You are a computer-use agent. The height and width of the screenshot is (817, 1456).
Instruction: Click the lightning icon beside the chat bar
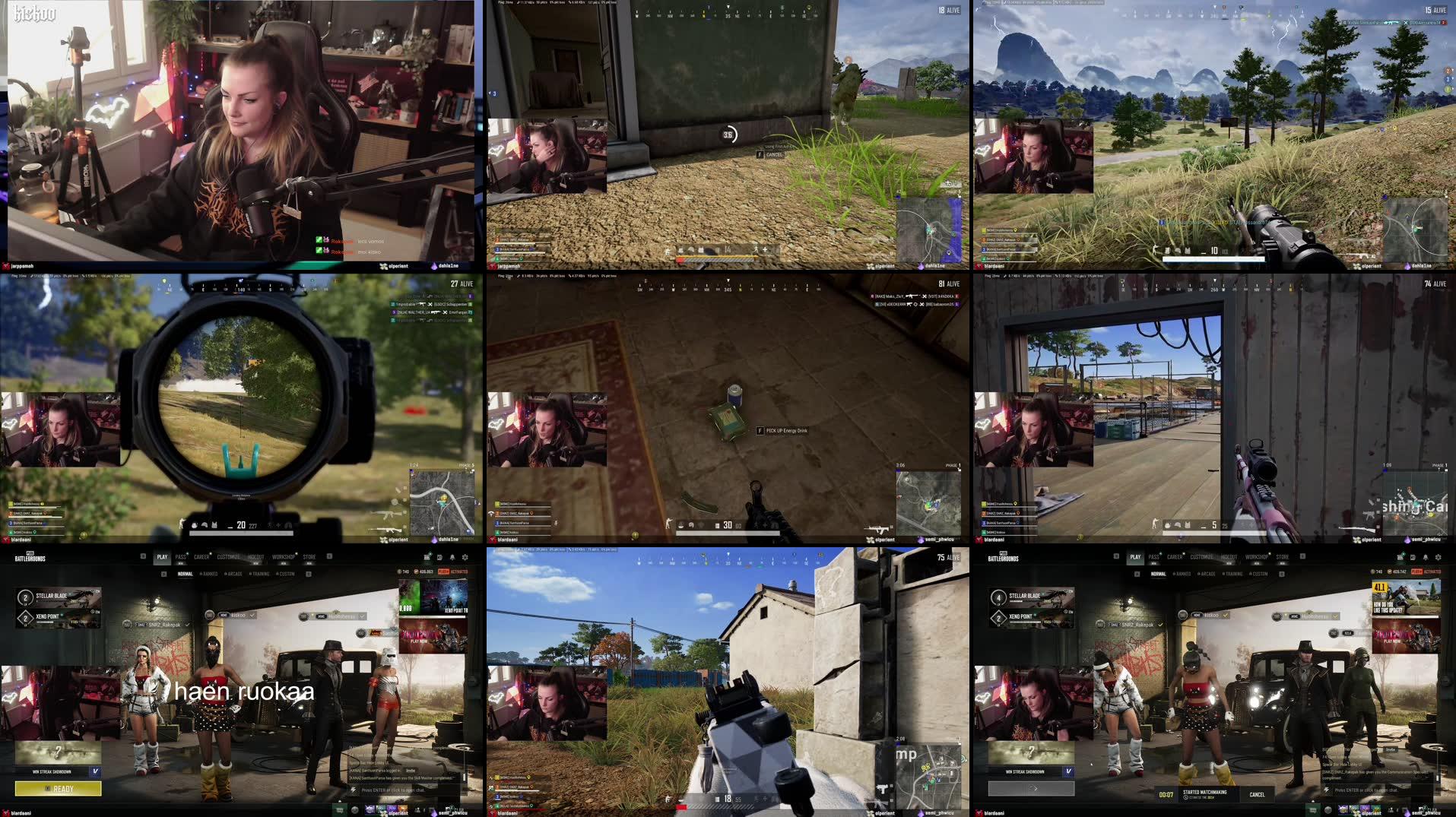[1327, 790]
